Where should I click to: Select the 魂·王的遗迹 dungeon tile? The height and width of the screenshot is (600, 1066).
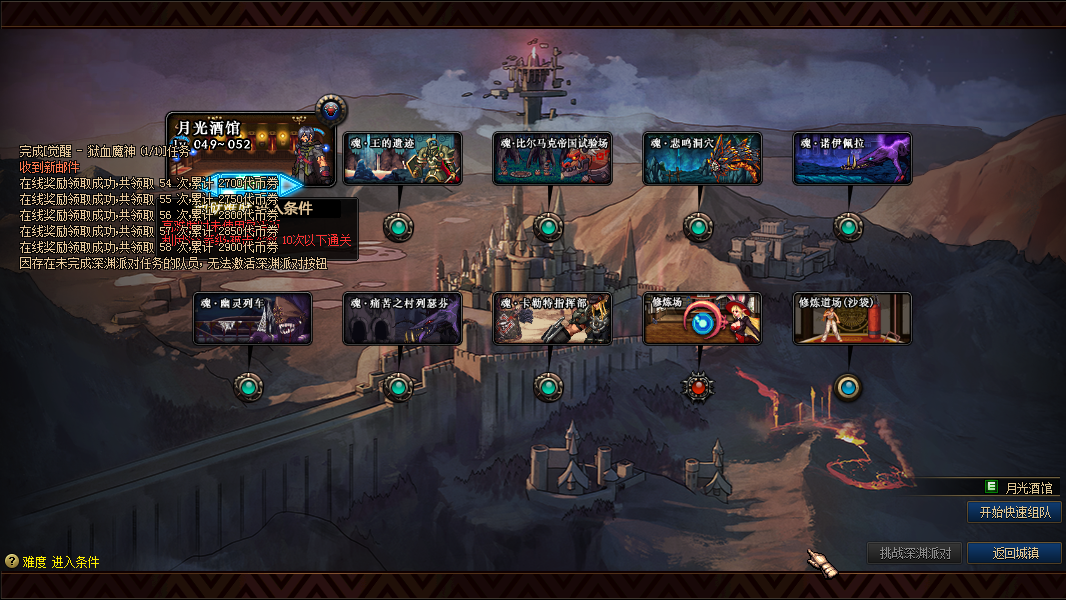(402, 159)
